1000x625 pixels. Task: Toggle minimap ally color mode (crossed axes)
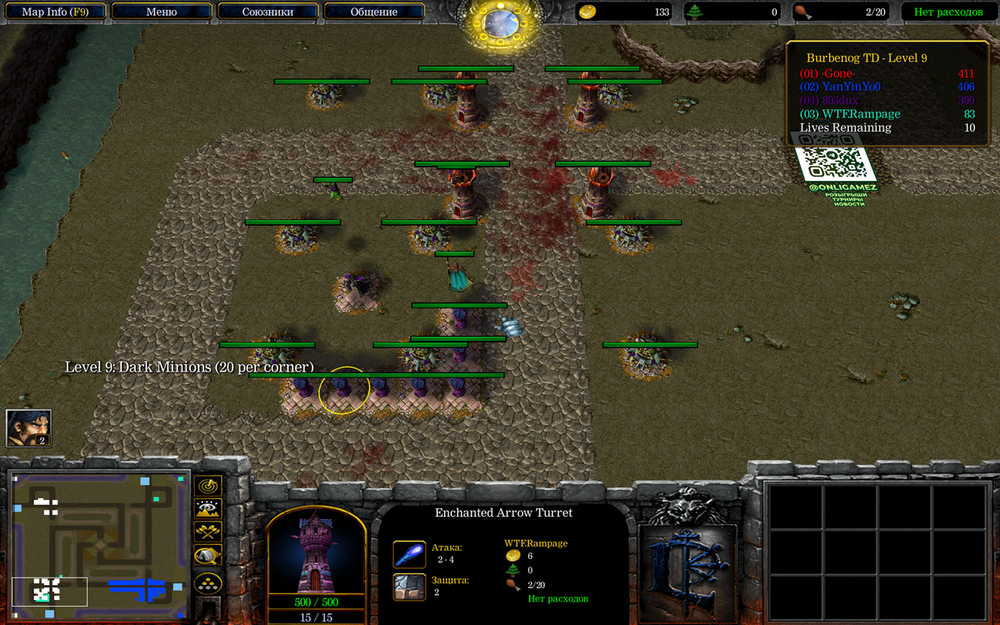pyautogui.click(x=208, y=532)
